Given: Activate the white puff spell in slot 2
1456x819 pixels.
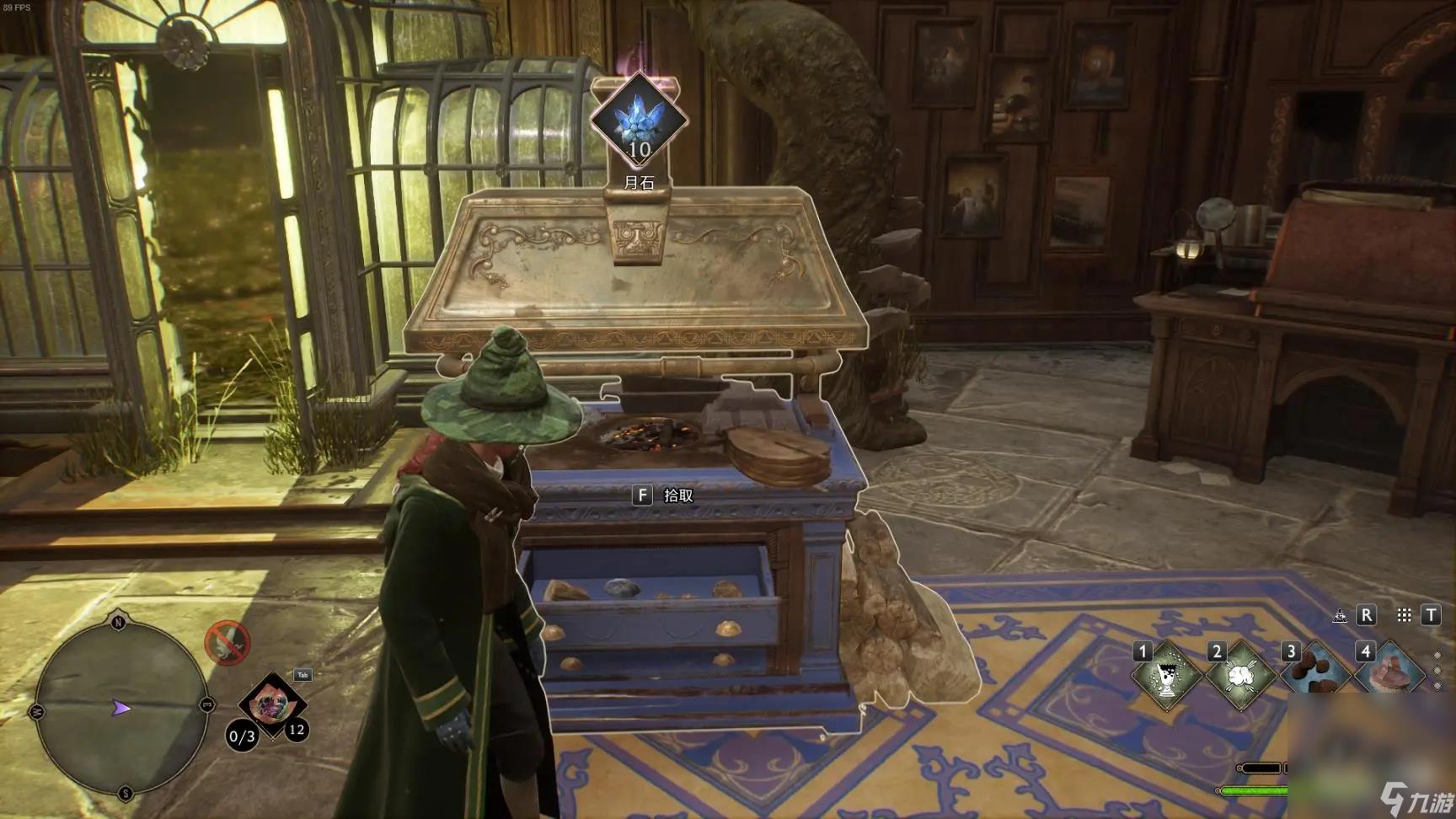Looking at the screenshot, I should (x=1240, y=676).
